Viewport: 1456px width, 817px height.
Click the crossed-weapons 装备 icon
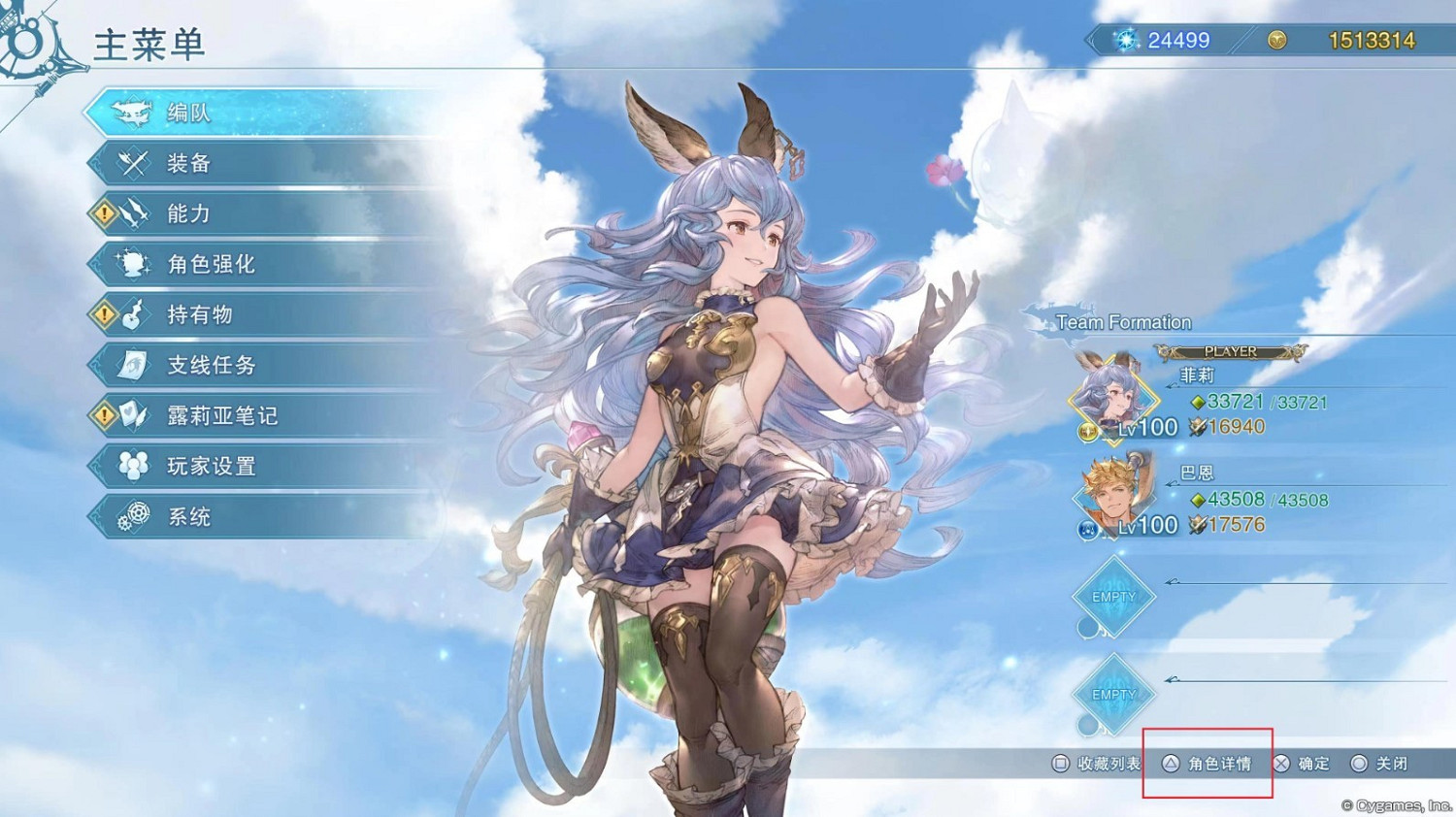pos(131,162)
